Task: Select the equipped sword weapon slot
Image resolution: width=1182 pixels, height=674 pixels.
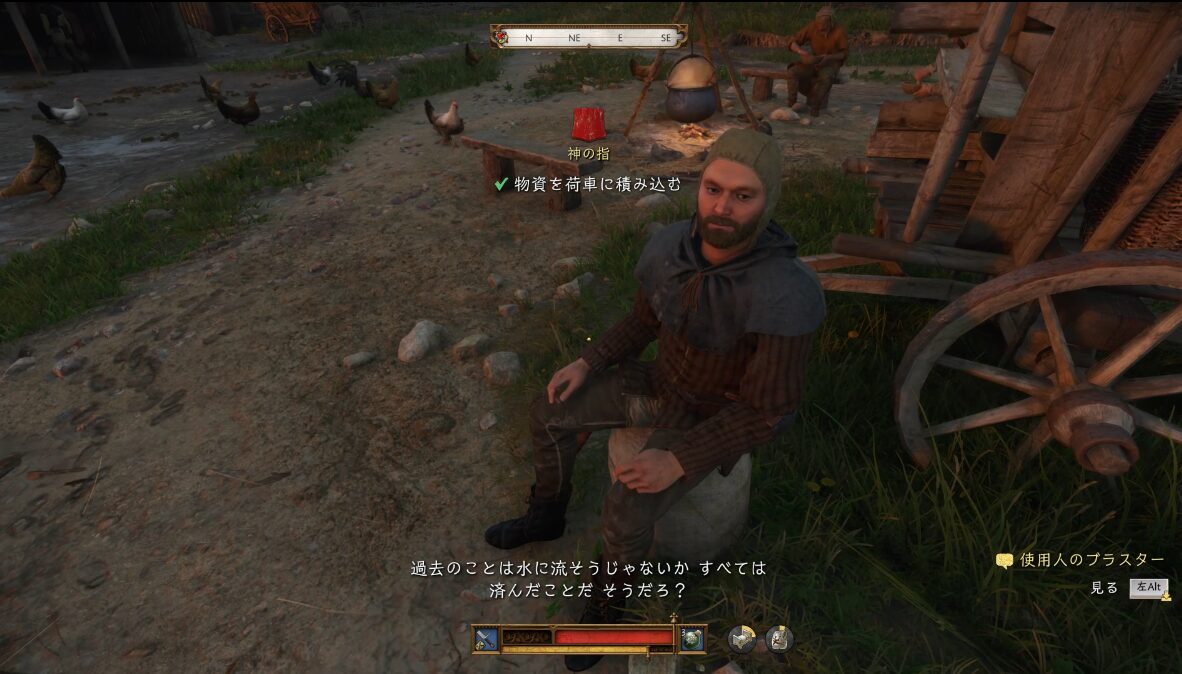Action: click(486, 638)
